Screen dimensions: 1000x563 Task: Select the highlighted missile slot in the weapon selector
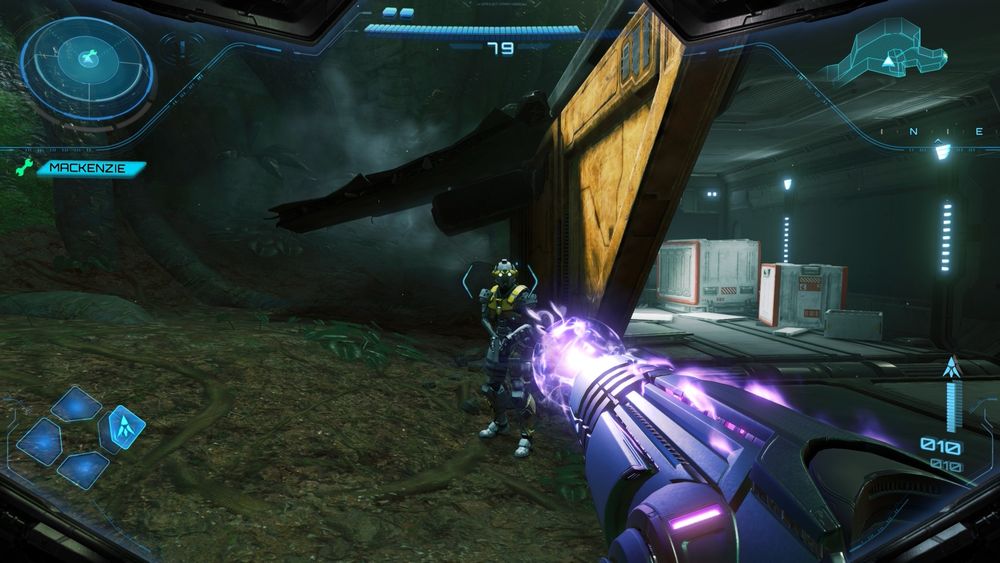[126, 427]
